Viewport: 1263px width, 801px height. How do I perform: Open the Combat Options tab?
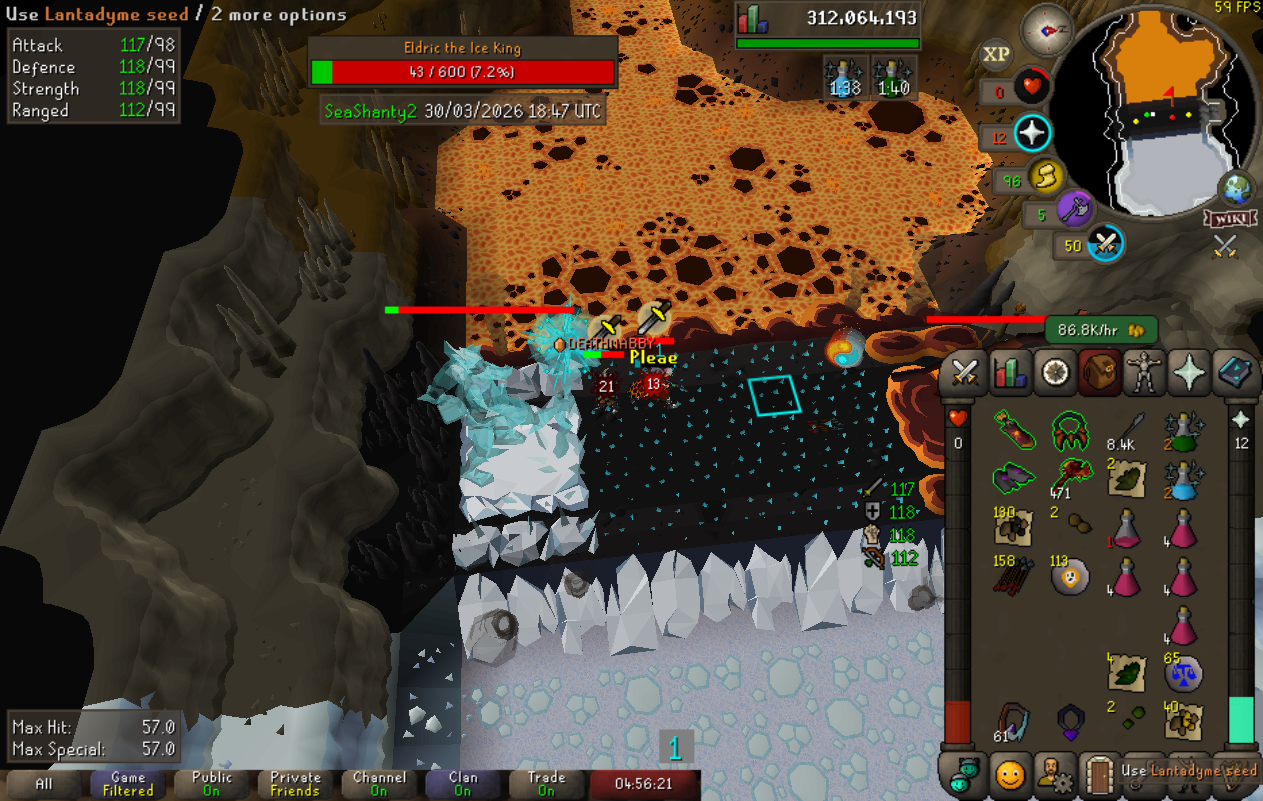[x=964, y=372]
